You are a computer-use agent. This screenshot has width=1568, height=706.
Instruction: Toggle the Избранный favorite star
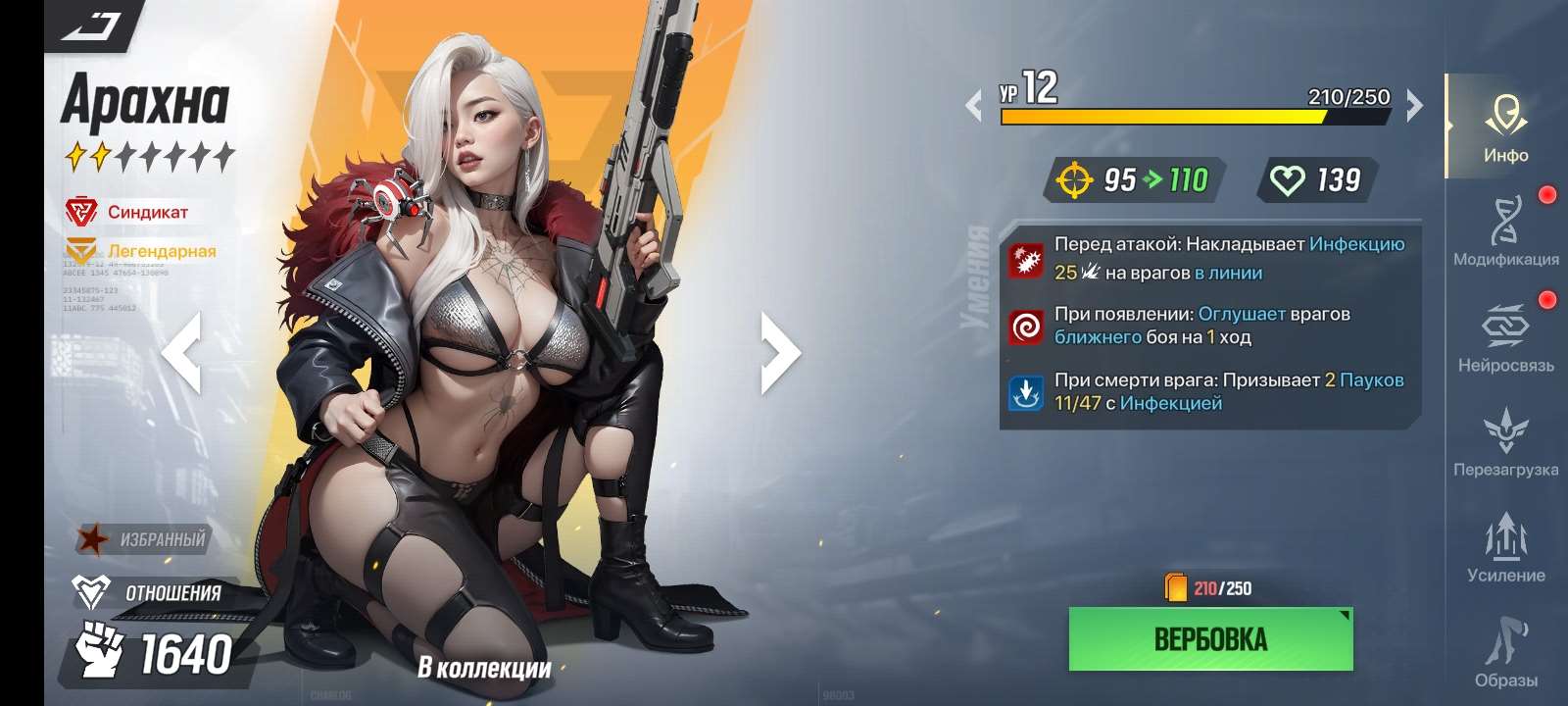coord(93,537)
